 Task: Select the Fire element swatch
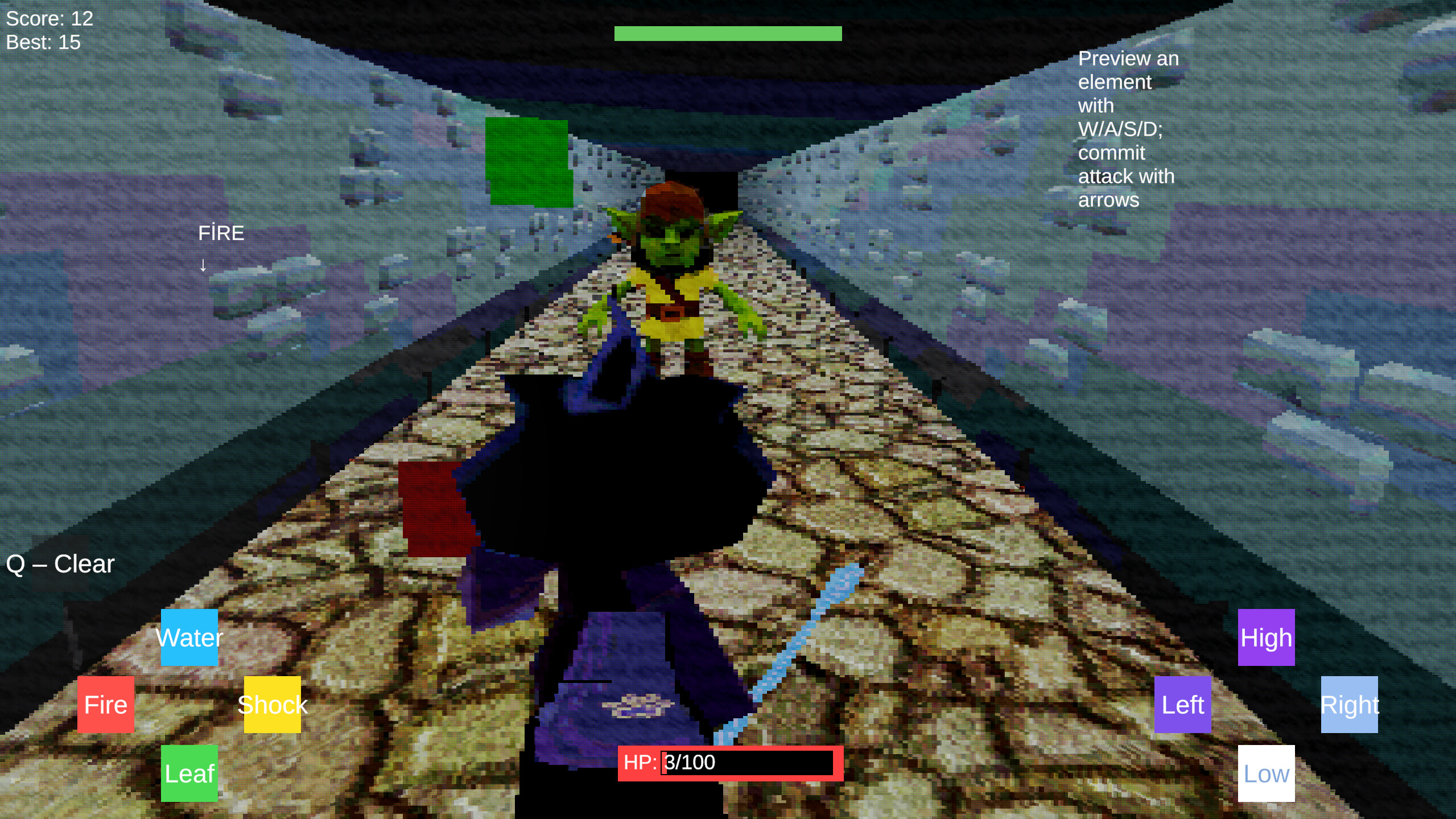(105, 705)
